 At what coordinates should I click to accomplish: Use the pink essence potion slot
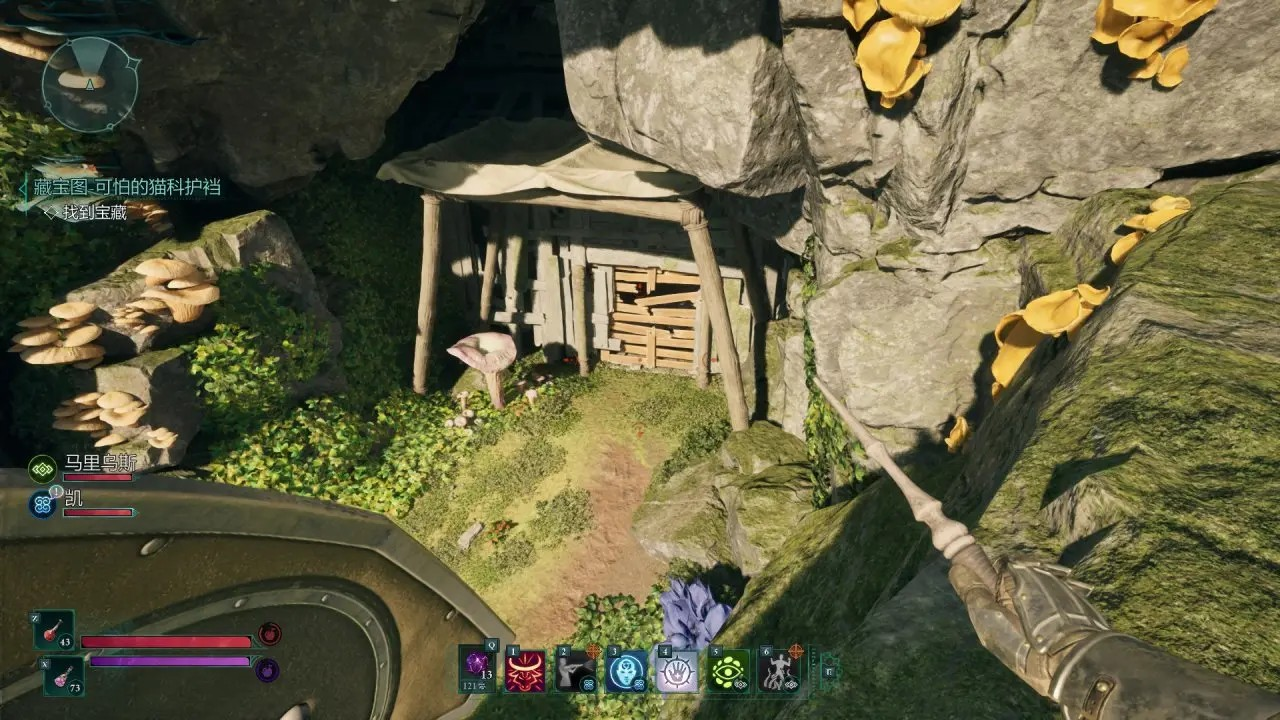63,675
